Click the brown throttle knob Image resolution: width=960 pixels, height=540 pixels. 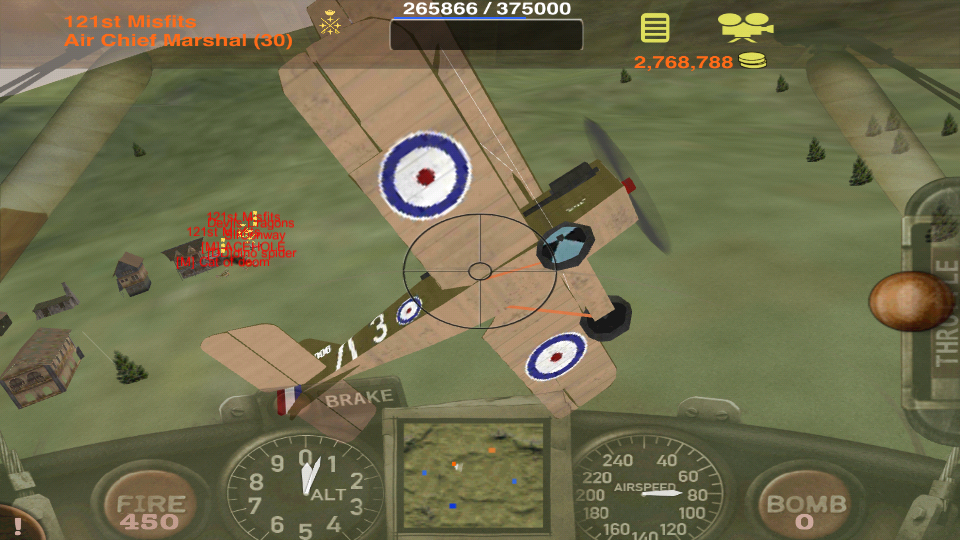tap(910, 301)
